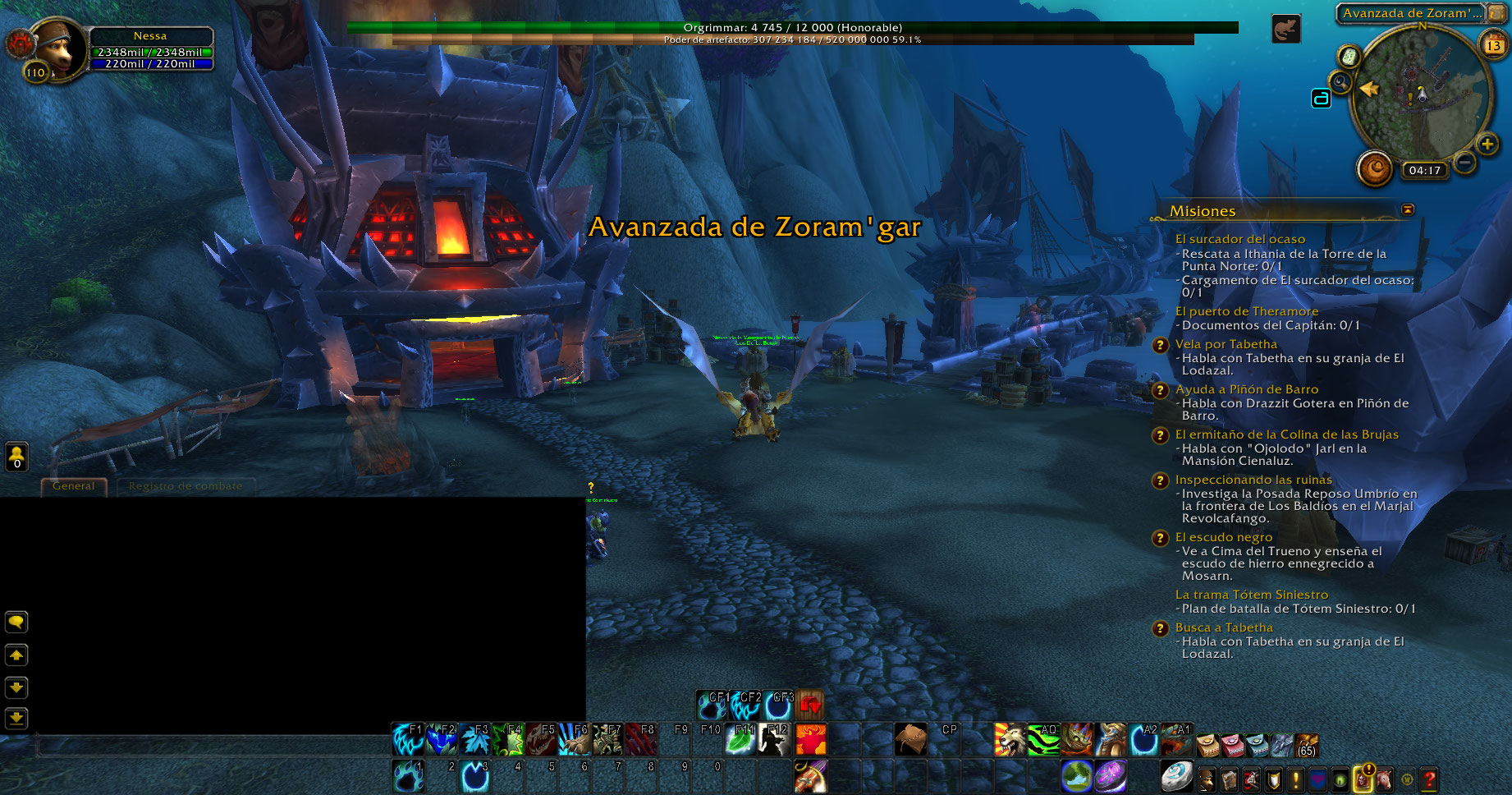This screenshot has width=1512, height=795.
Task: Use the F11 green leaf ability
Action: pos(740,739)
